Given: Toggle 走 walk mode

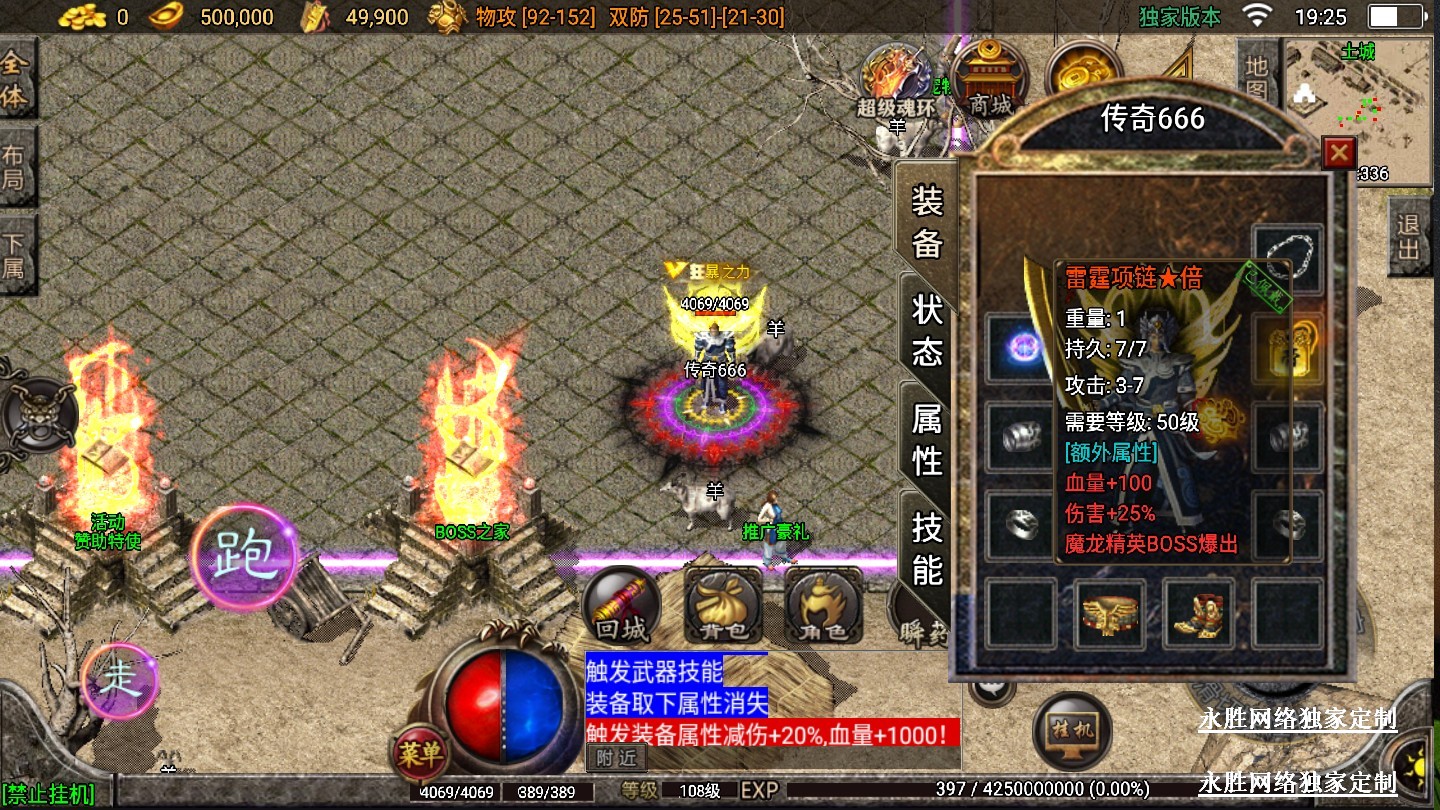Looking at the screenshot, I should [120, 681].
